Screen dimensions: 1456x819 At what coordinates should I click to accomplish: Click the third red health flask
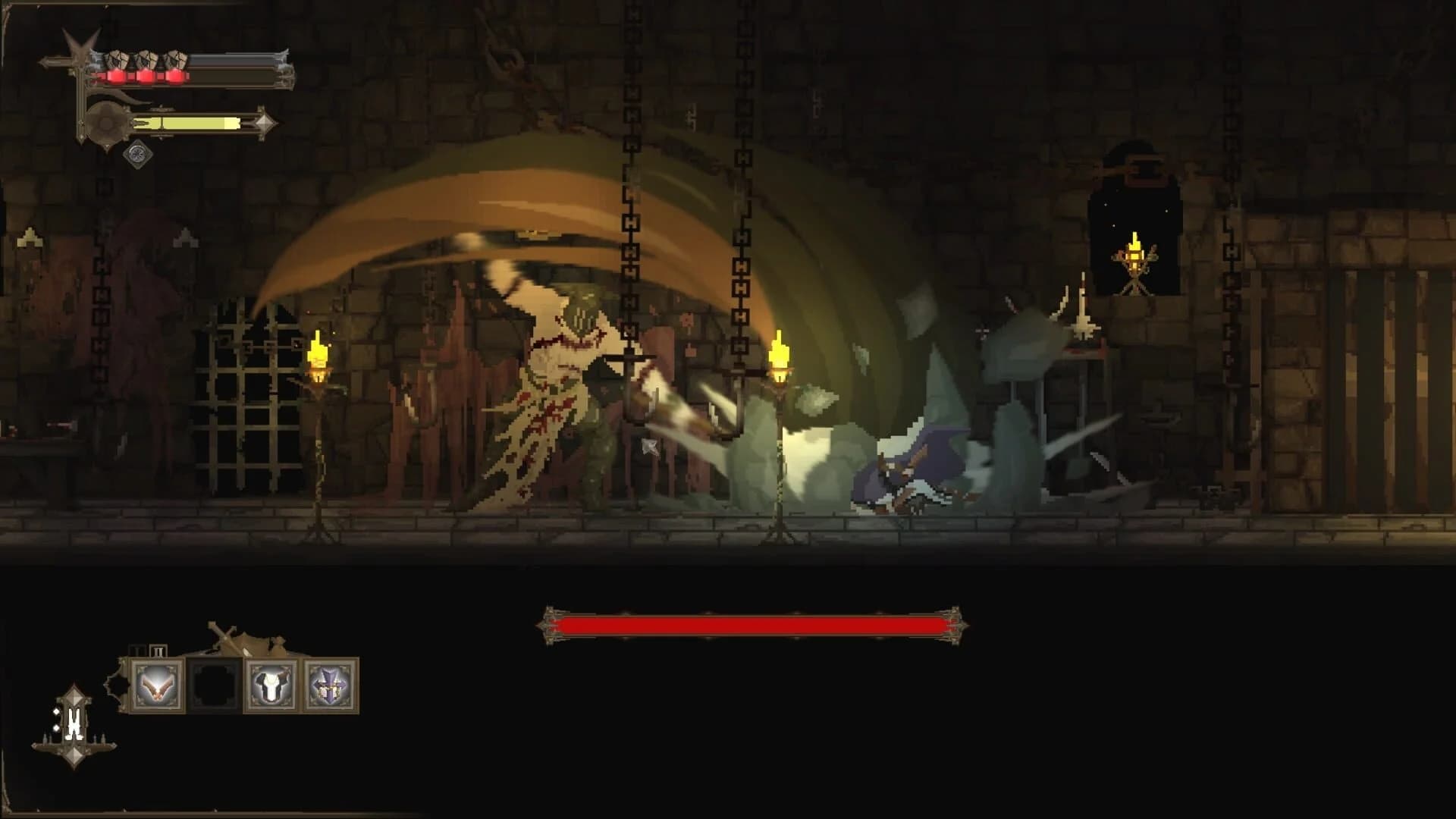point(176,77)
